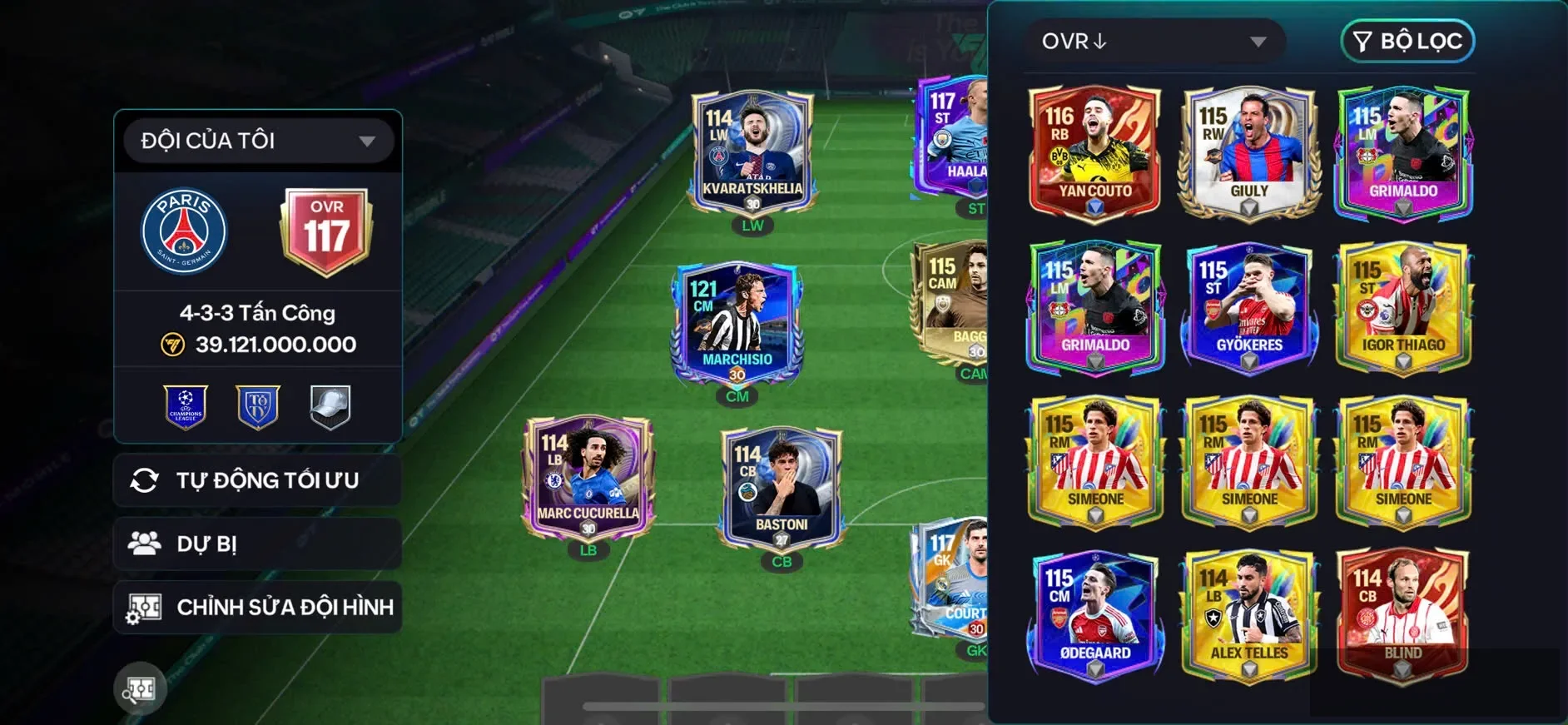Screen dimensions: 1568x725
Task: Click the Champions League badge icon
Action: tap(186, 407)
